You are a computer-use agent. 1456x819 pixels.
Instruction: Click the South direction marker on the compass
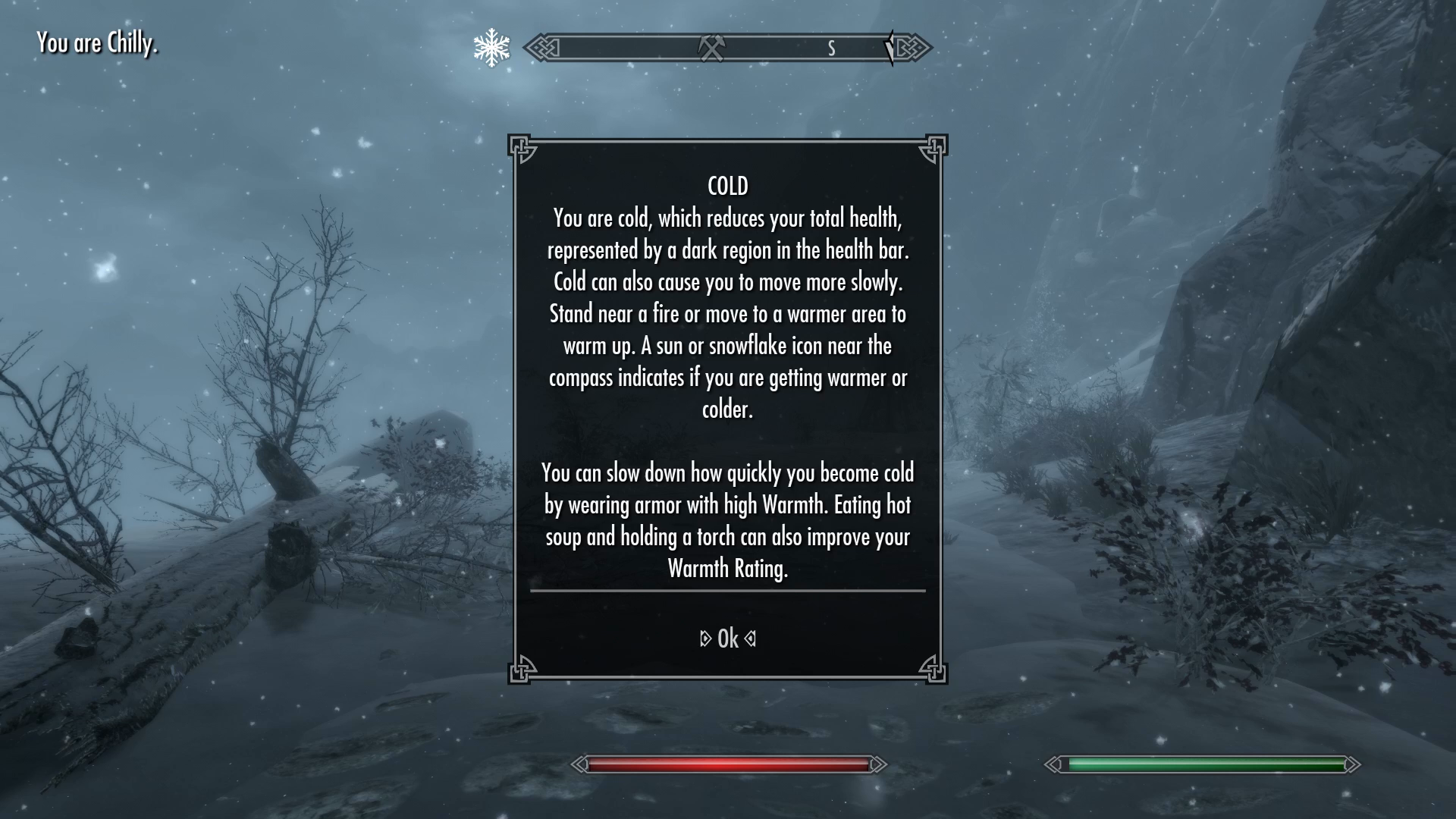tap(831, 48)
